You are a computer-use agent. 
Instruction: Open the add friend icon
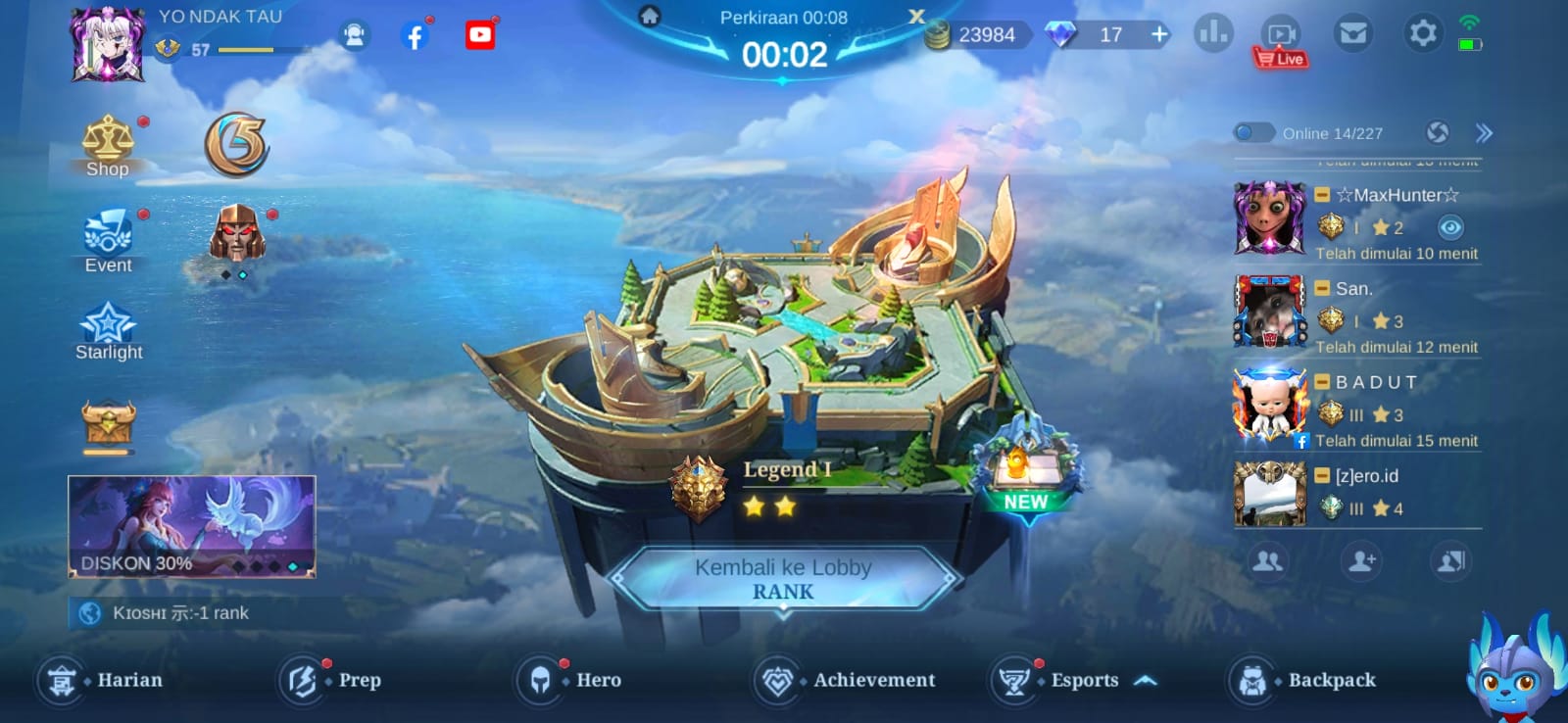pyautogui.click(x=1361, y=561)
